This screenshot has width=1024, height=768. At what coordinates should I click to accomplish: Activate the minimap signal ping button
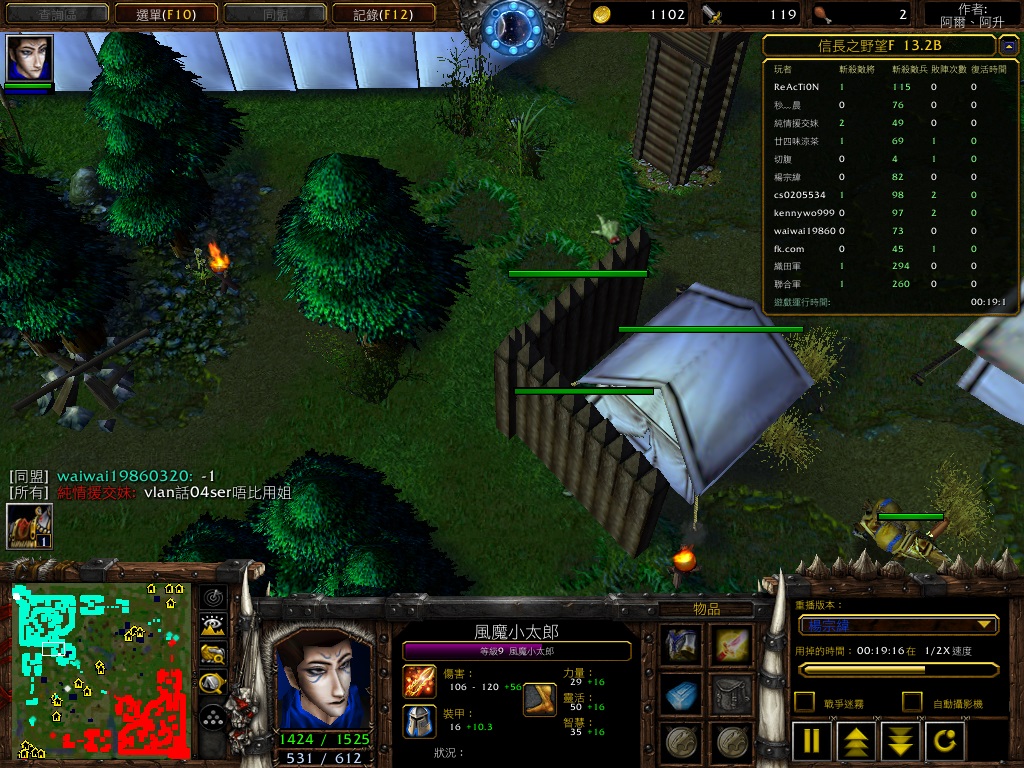pos(212,597)
